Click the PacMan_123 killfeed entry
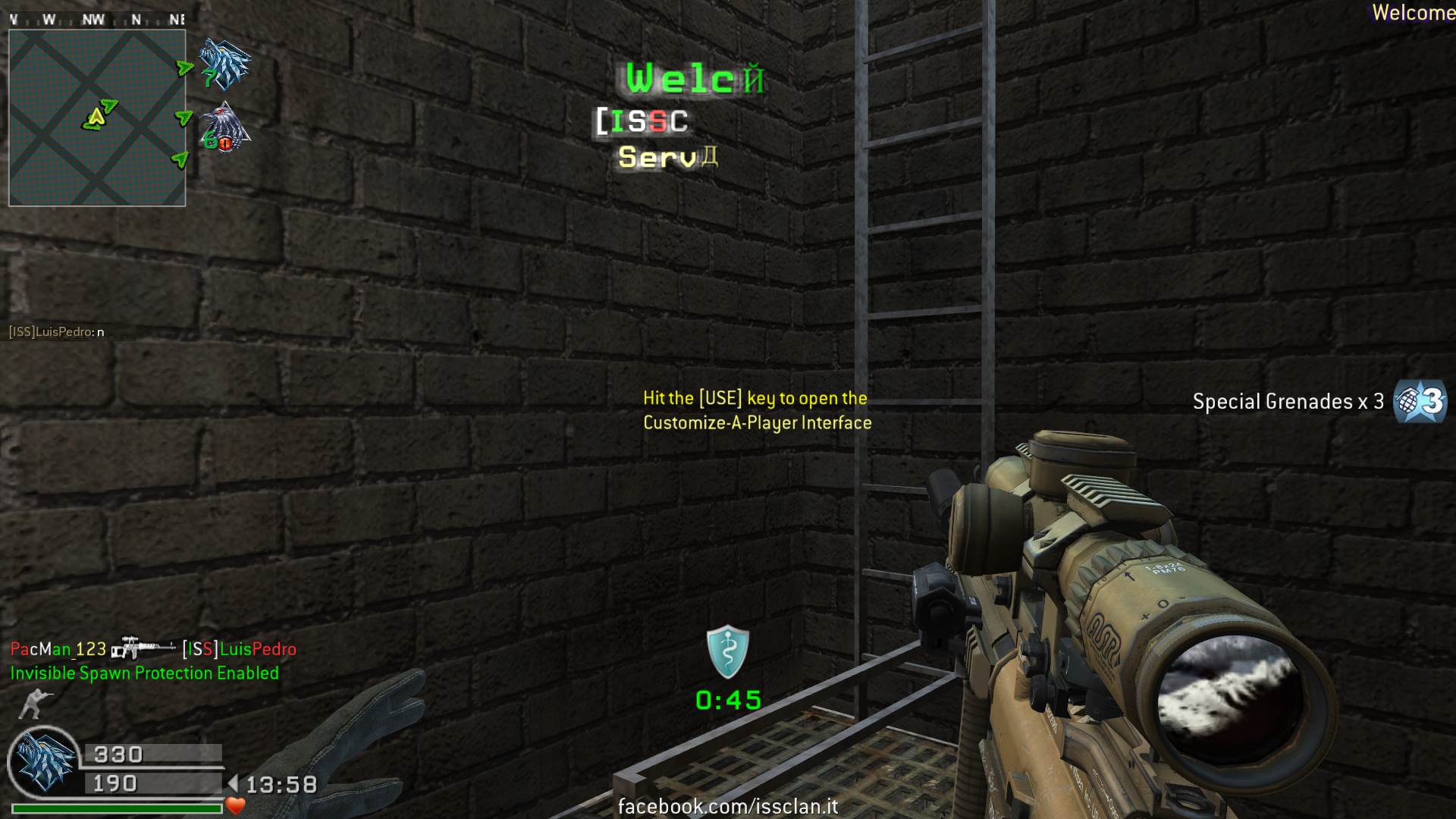Viewport: 1456px width, 819px height. (153, 649)
